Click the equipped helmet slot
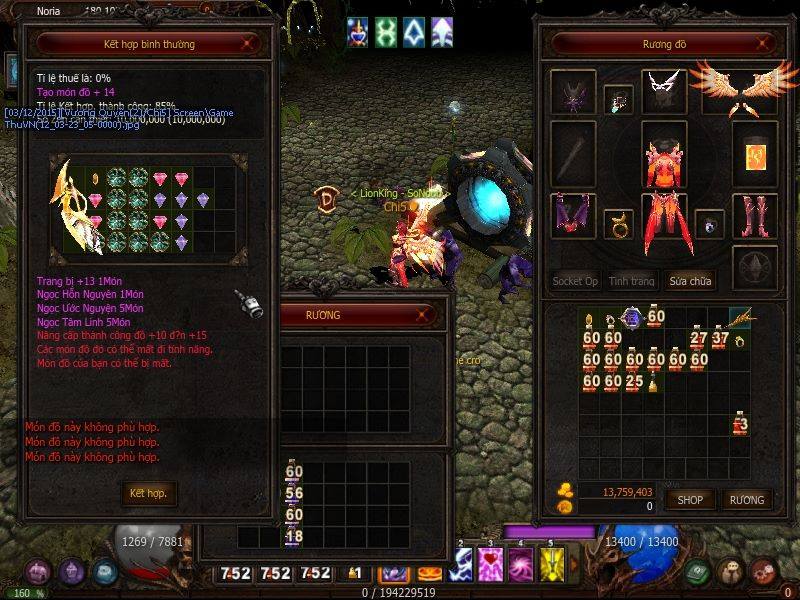Screen dimensions: 800x600 [x=573, y=92]
